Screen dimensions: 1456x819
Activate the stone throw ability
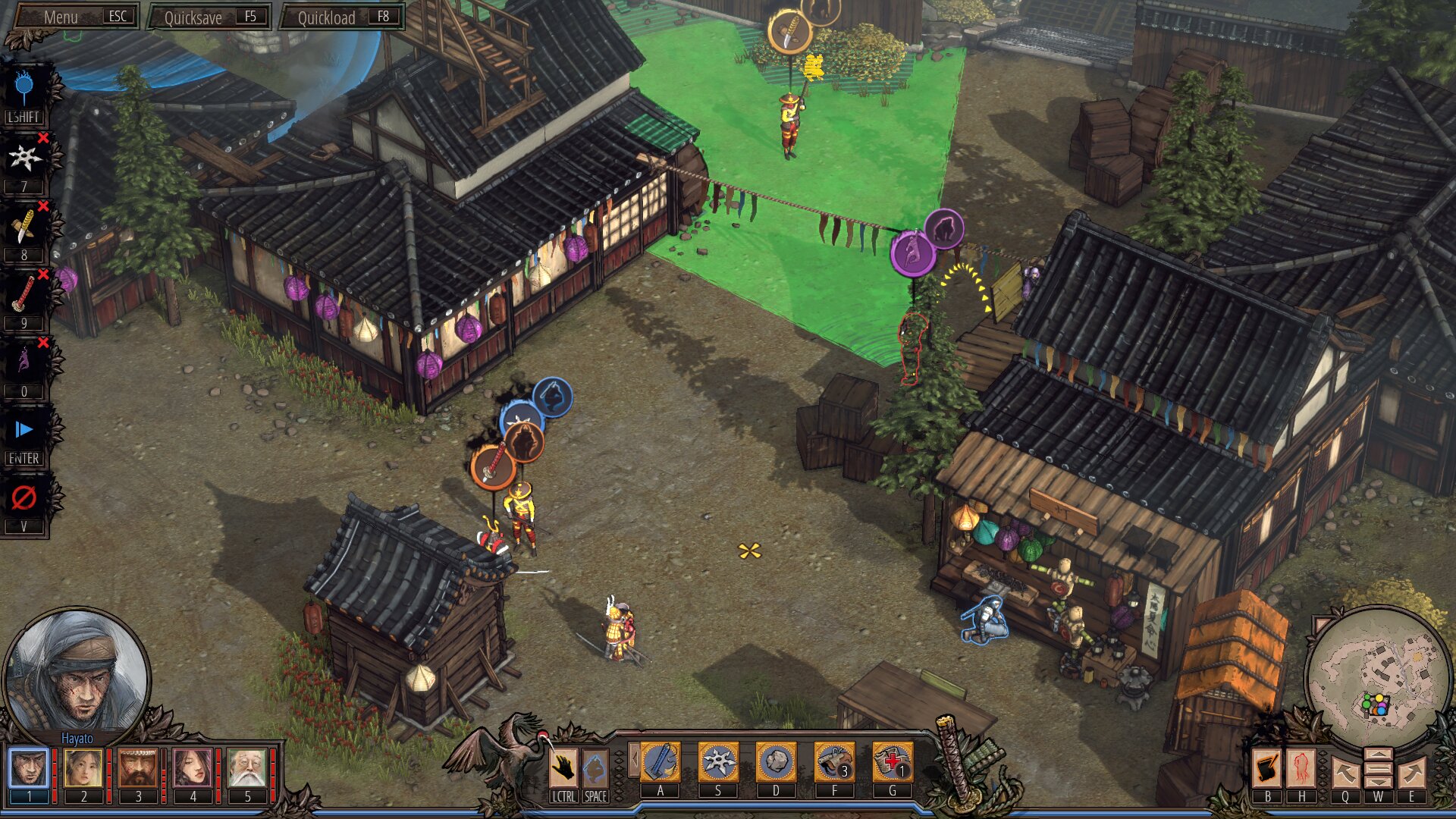click(776, 762)
